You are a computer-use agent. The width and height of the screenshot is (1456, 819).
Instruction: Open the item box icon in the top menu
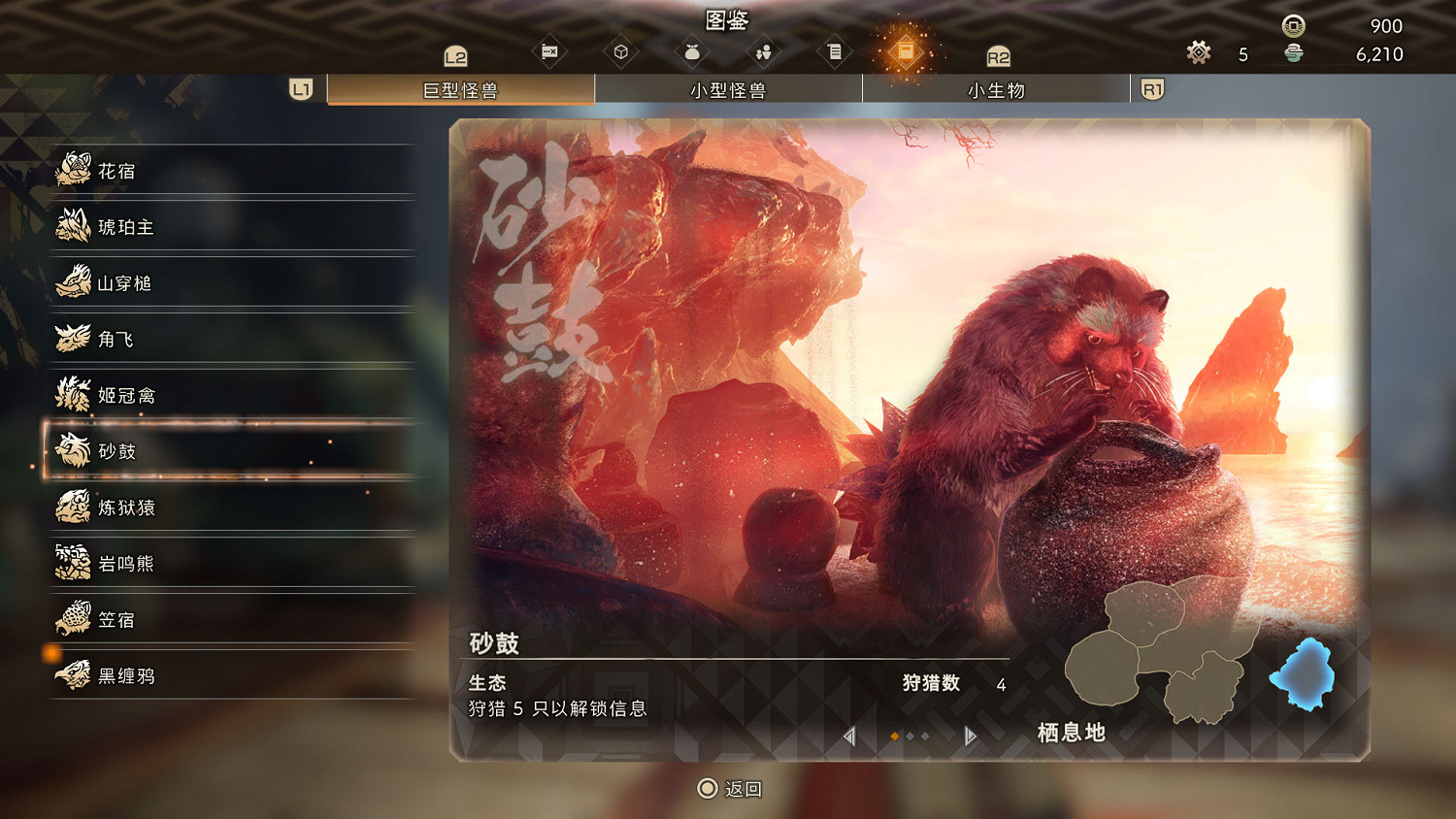point(622,51)
